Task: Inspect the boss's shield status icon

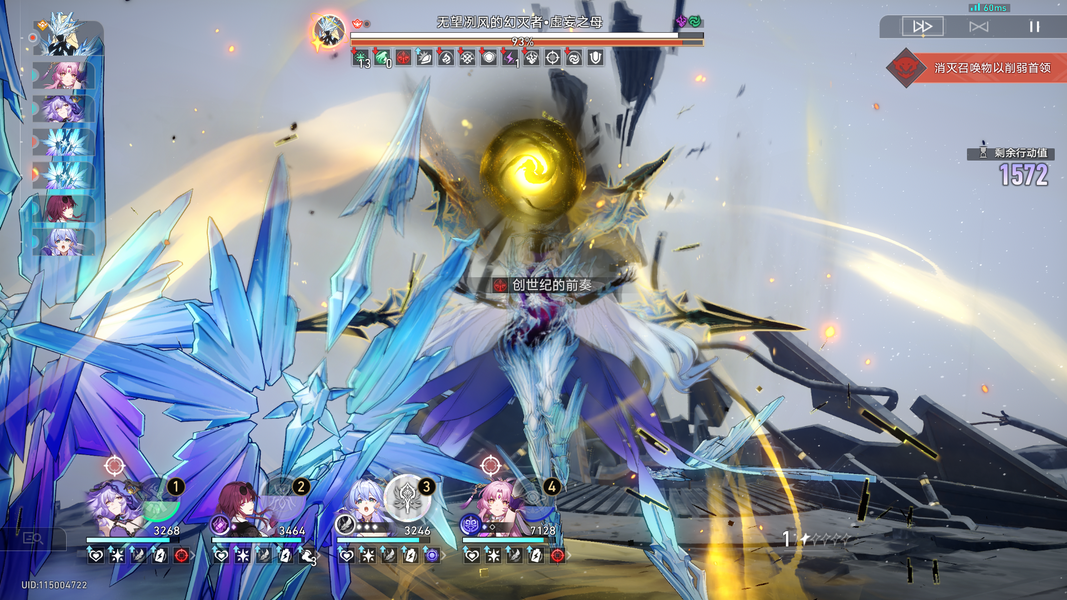Action: (x=595, y=59)
